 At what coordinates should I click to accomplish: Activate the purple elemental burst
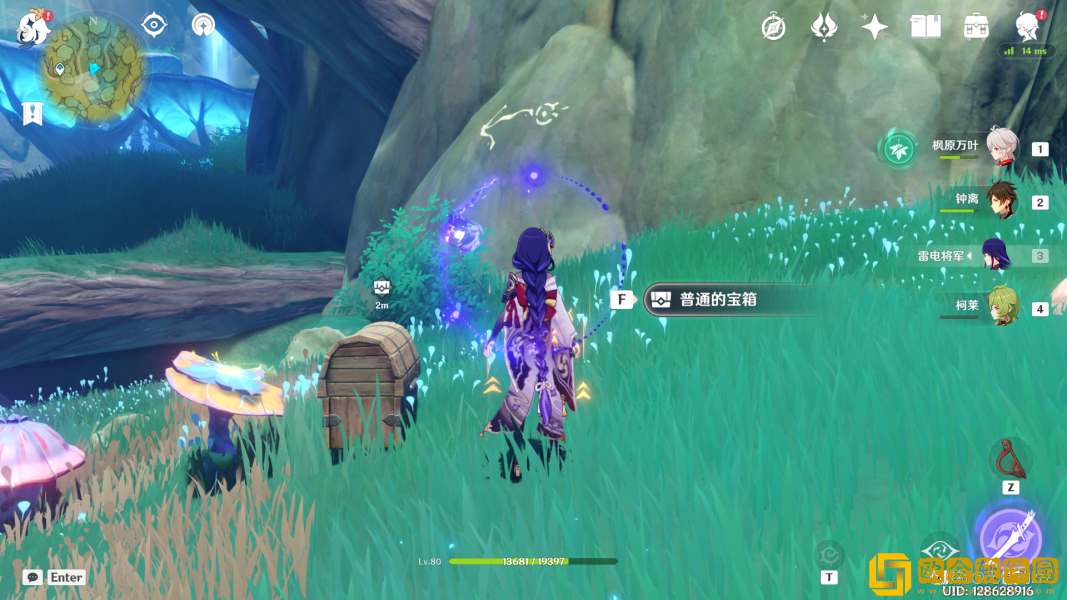1010,539
